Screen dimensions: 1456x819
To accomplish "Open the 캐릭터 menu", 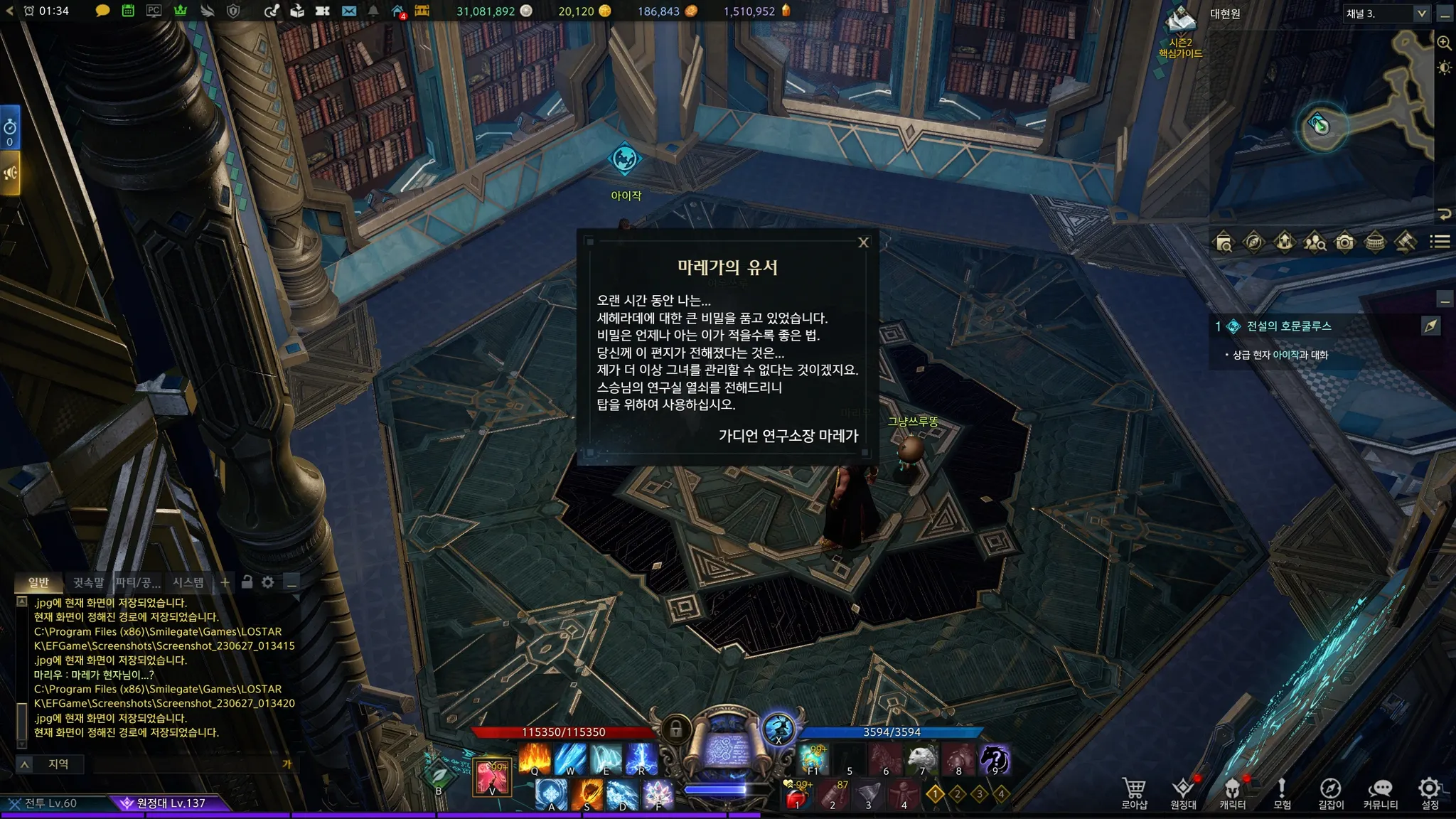I will (x=1233, y=793).
